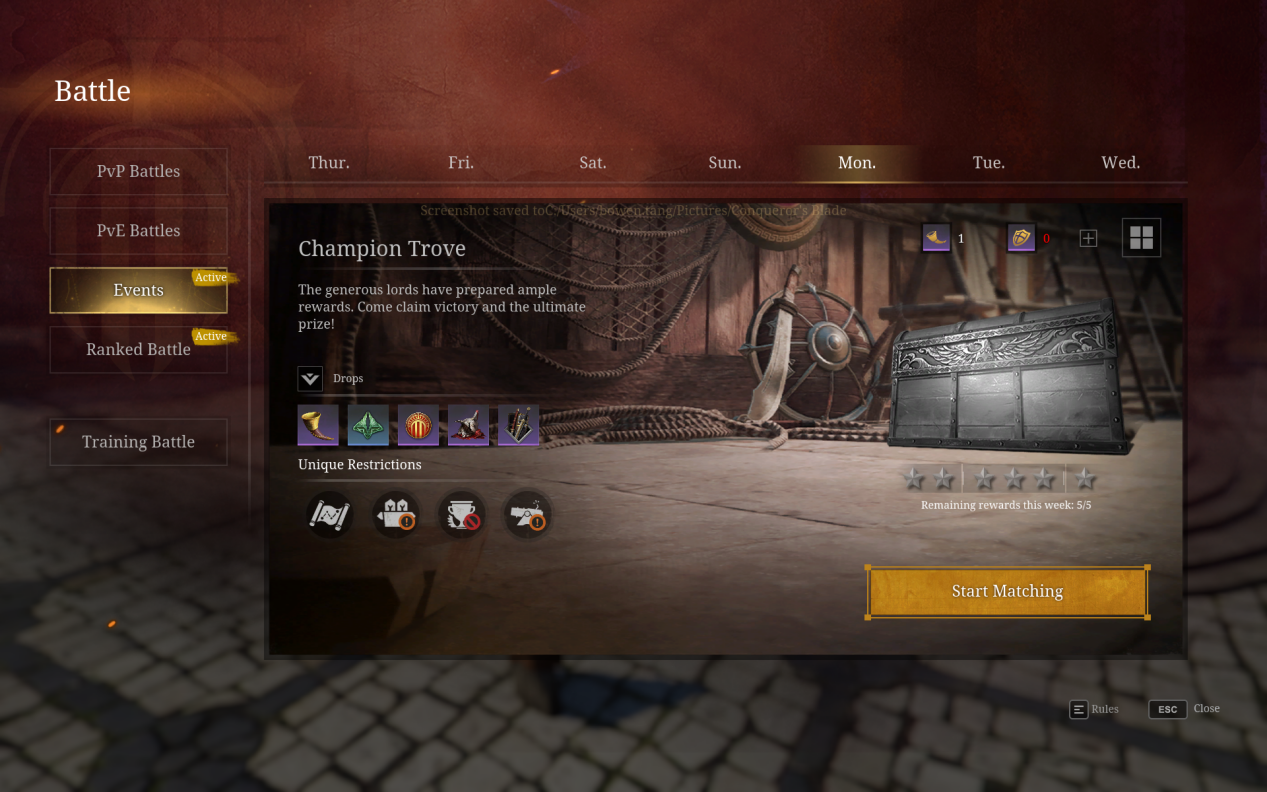Collapse the Drops section arrow
1267x792 pixels.
click(x=310, y=379)
